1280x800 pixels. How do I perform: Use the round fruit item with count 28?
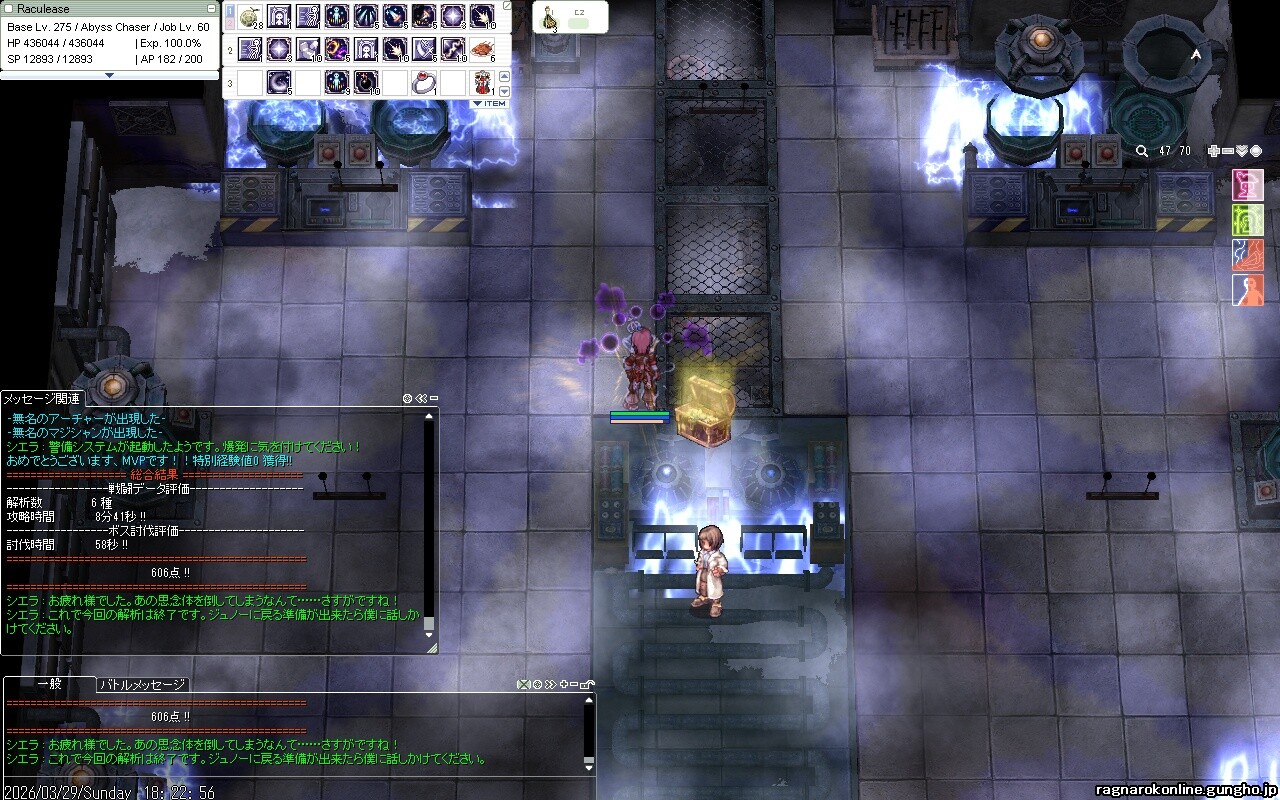coord(250,16)
